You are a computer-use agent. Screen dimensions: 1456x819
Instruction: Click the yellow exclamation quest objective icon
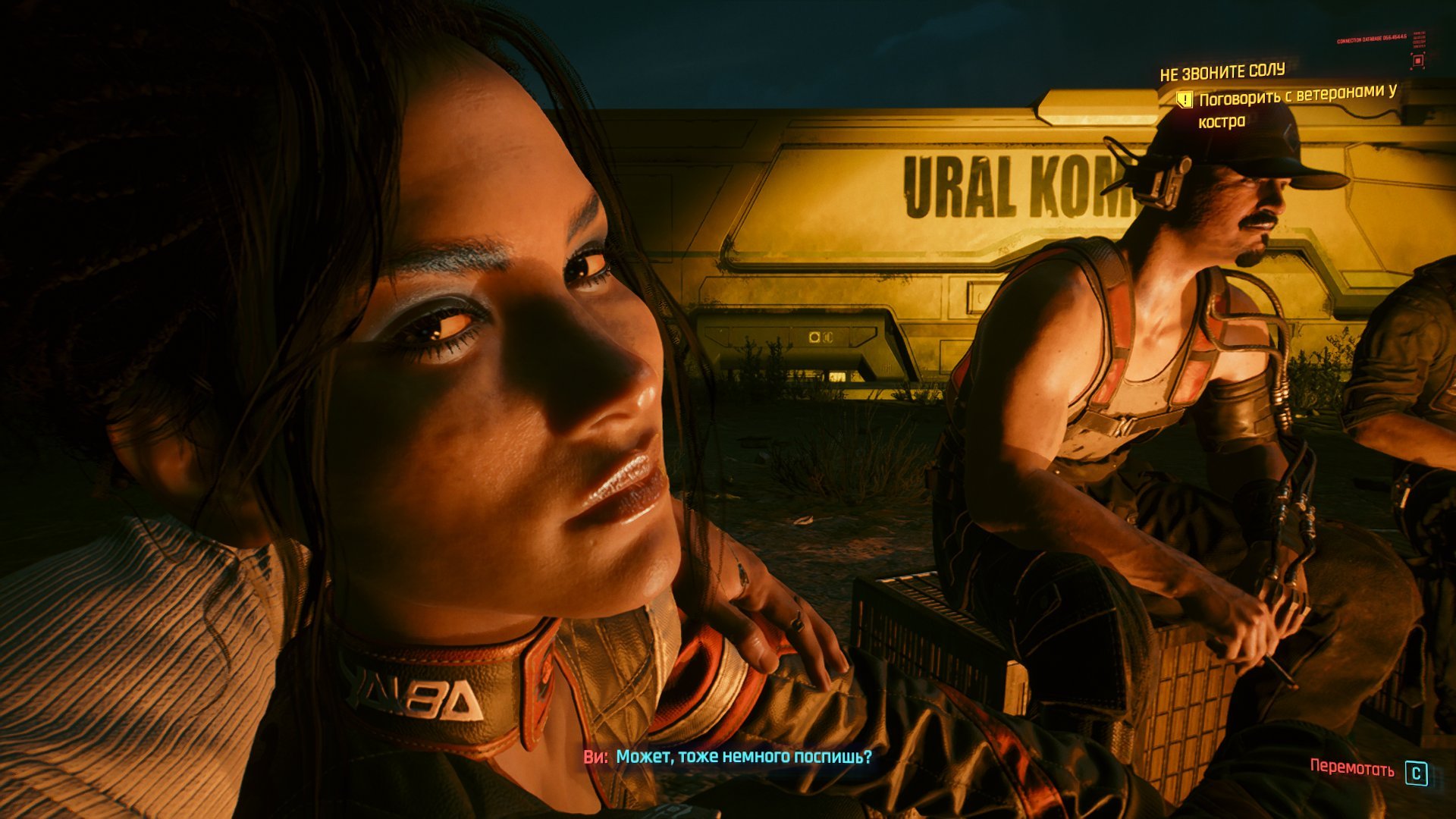point(1184,99)
